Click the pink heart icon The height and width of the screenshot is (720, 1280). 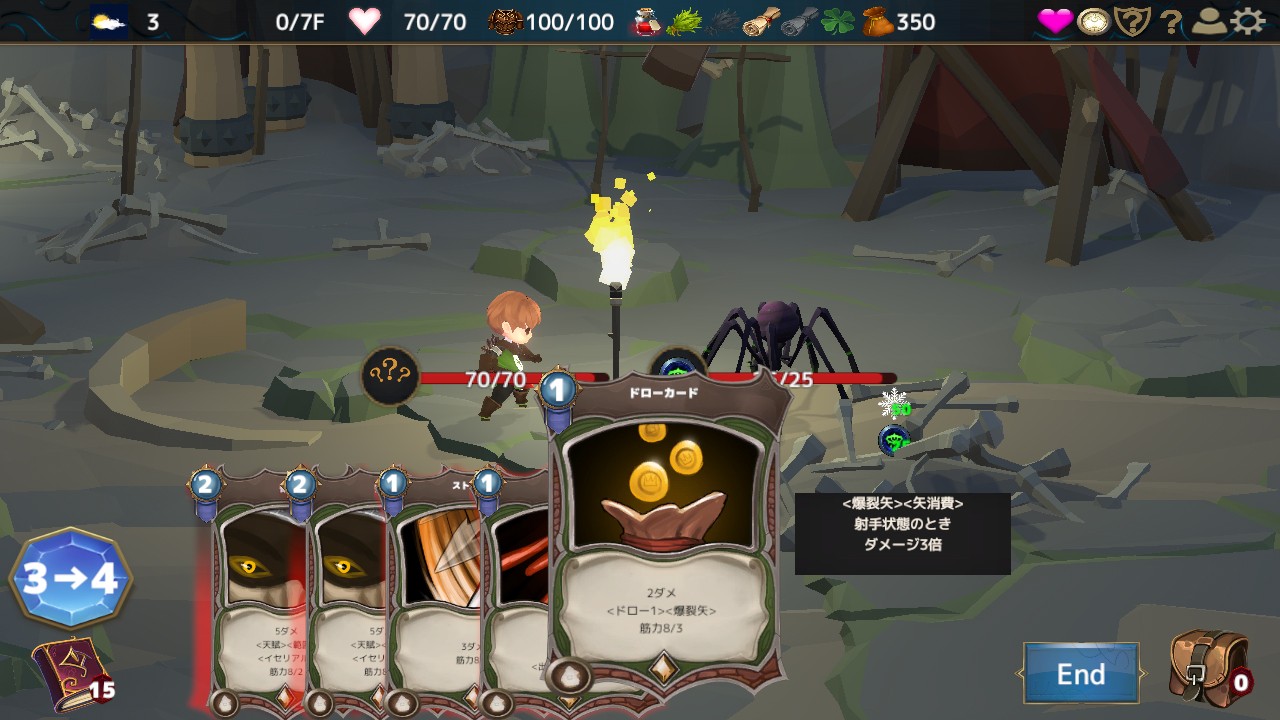(x=1054, y=21)
